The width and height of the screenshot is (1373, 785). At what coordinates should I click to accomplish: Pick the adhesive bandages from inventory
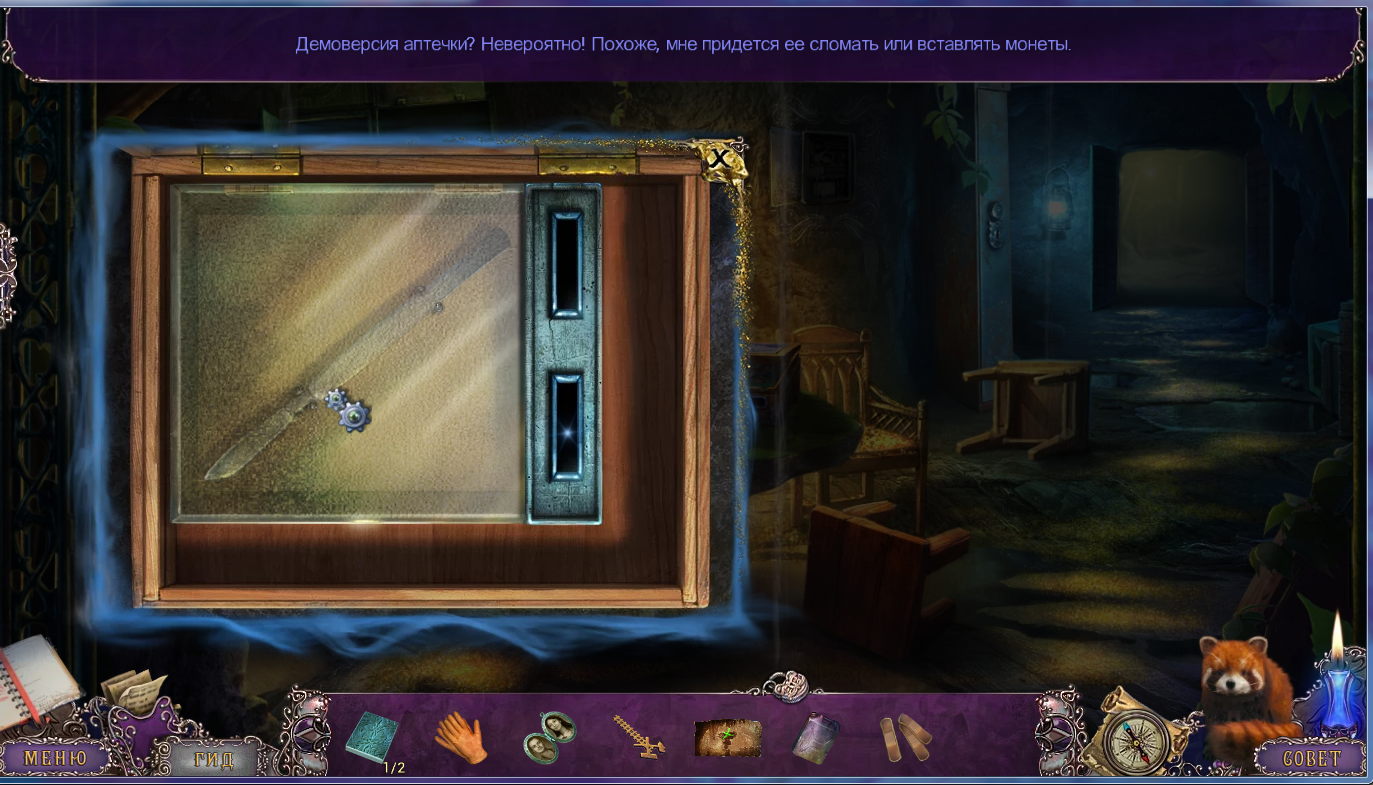pyautogui.click(x=905, y=738)
